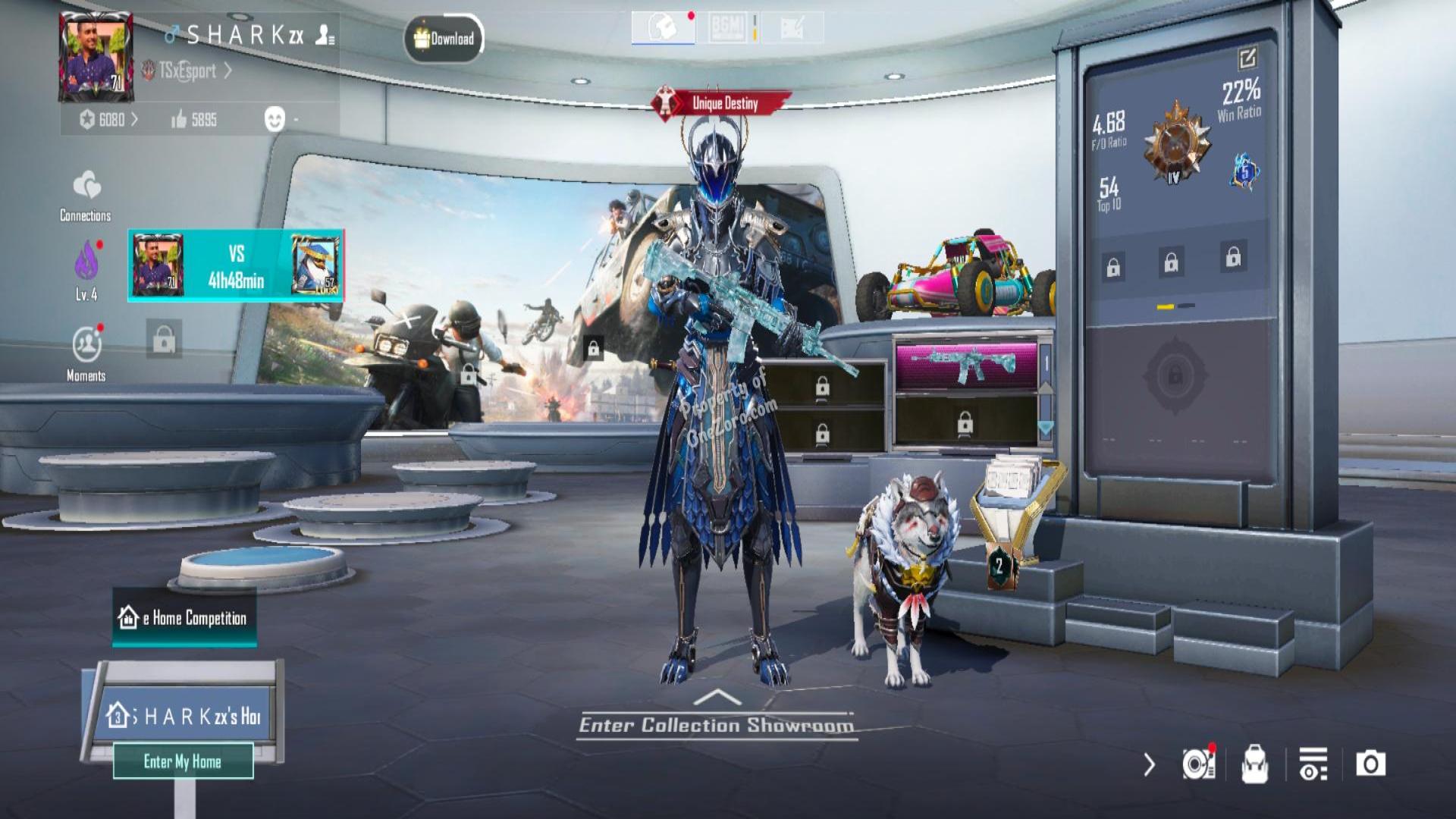Select the helmet tab at top

[663, 28]
